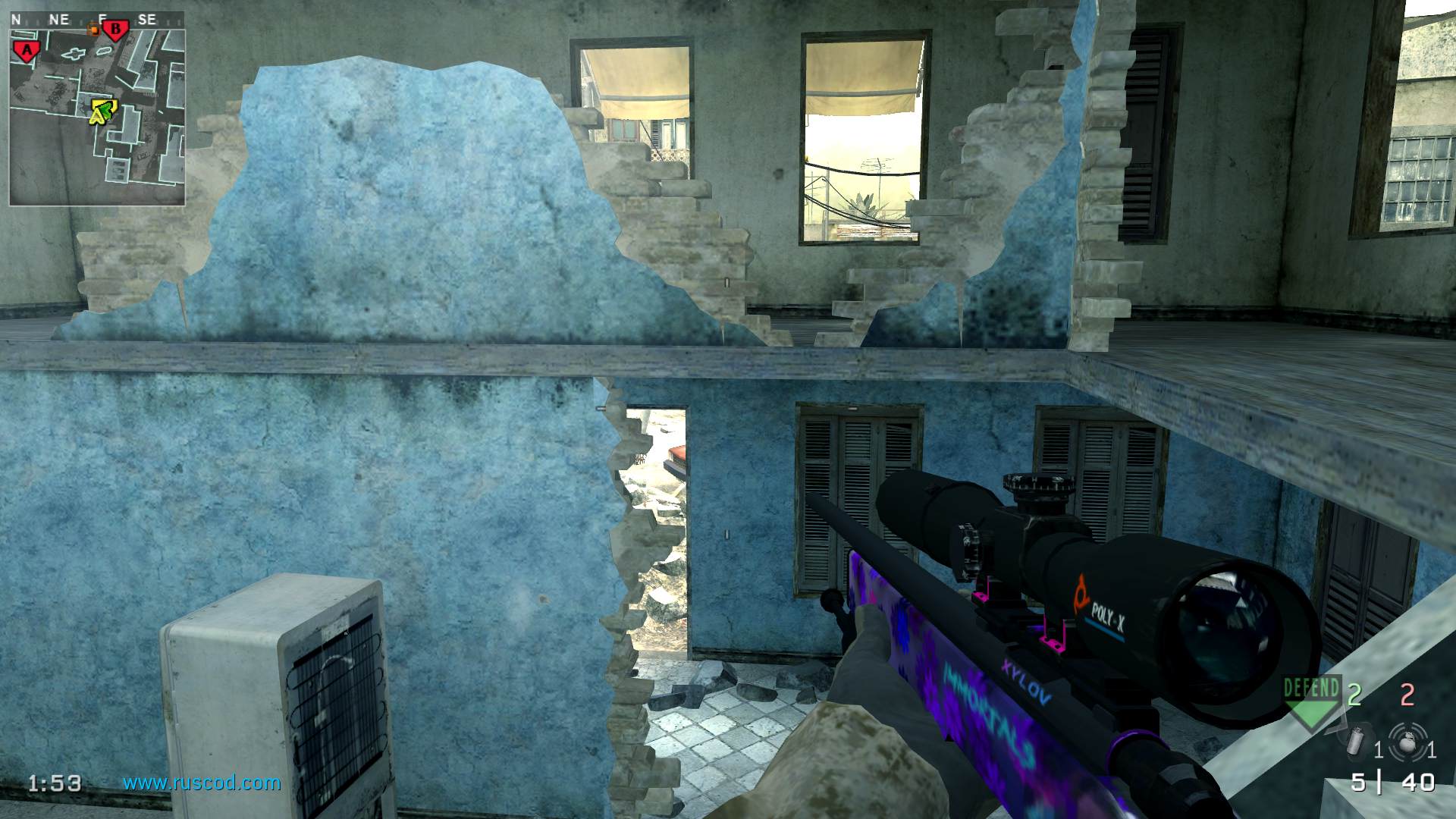Image resolution: width=1456 pixels, height=819 pixels.
Task: Click the green DEFEND objective icon
Action: click(x=1311, y=701)
